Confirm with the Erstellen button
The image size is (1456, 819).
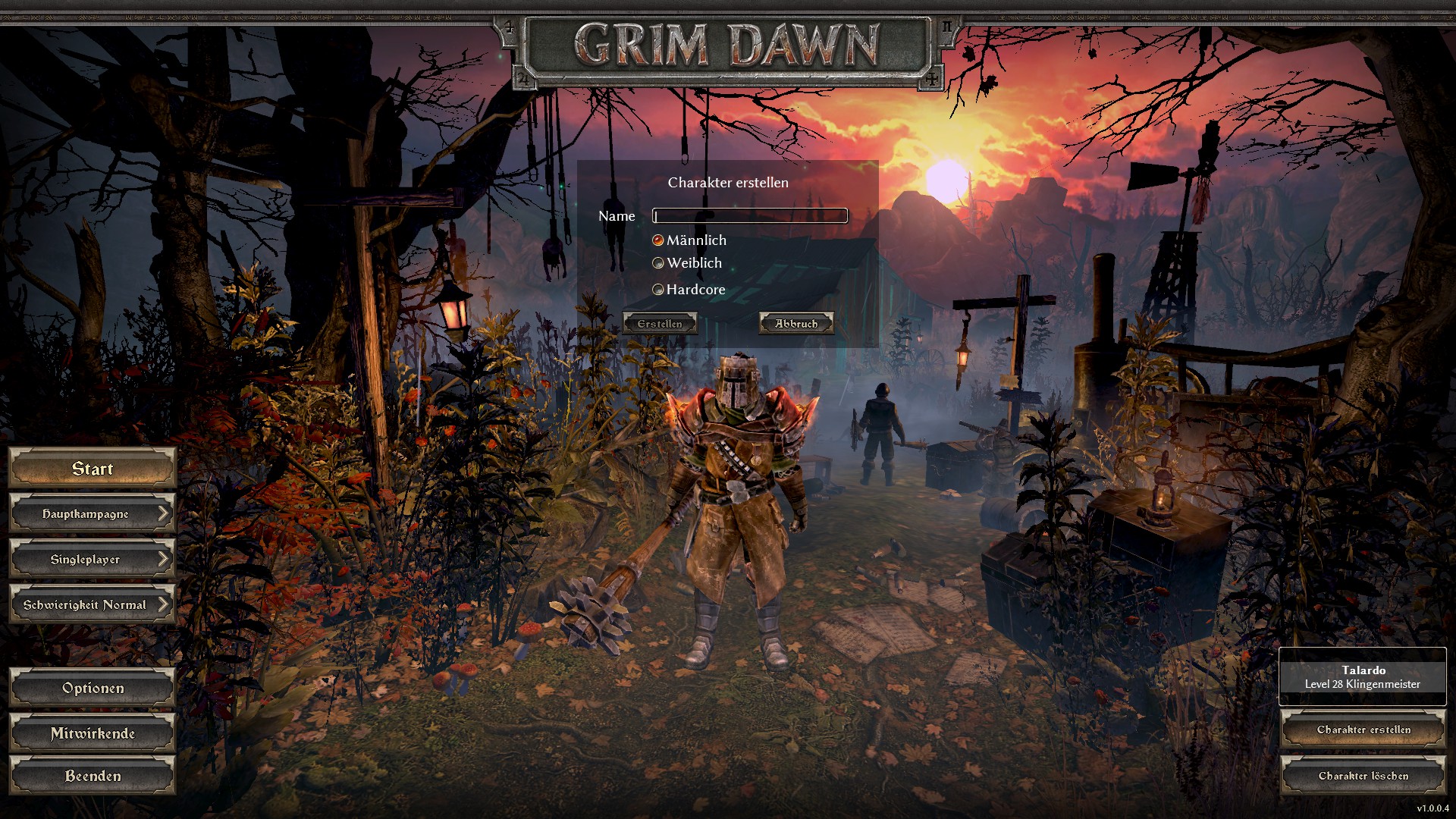pyautogui.click(x=659, y=324)
